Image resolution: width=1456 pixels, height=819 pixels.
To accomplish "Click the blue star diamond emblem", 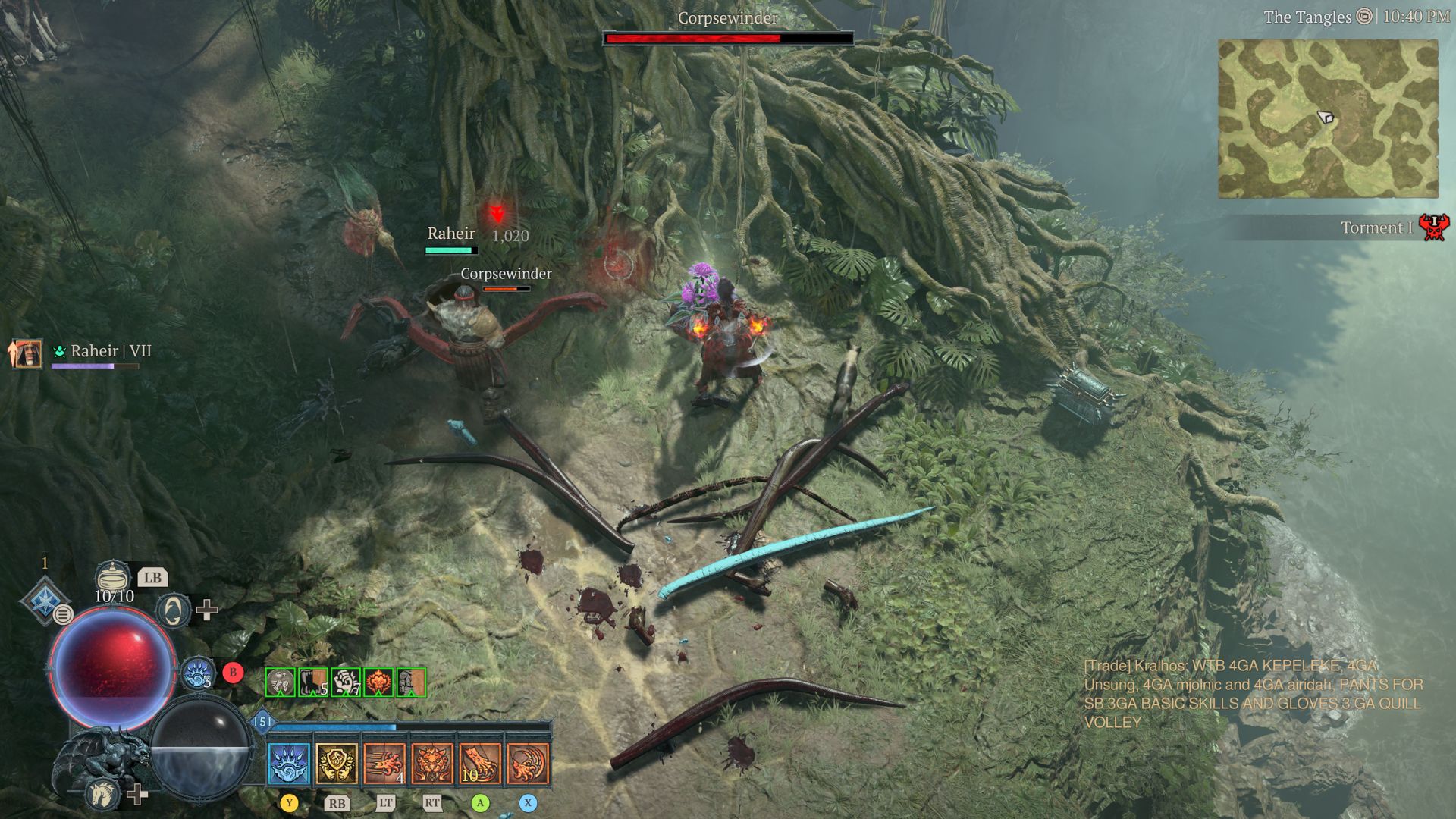I will click(x=45, y=599).
